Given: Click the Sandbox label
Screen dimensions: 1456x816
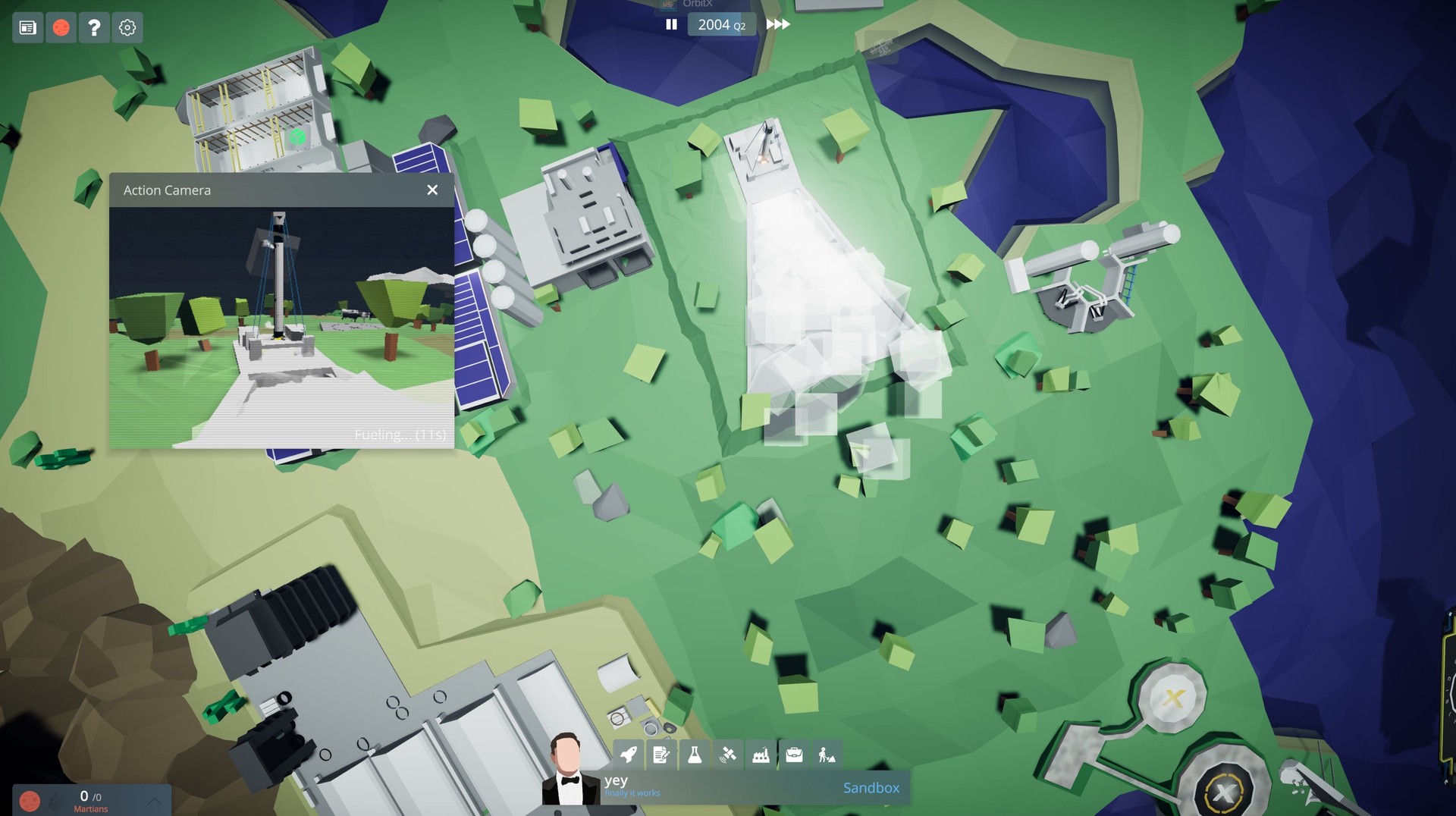Looking at the screenshot, I should [871, 788].
